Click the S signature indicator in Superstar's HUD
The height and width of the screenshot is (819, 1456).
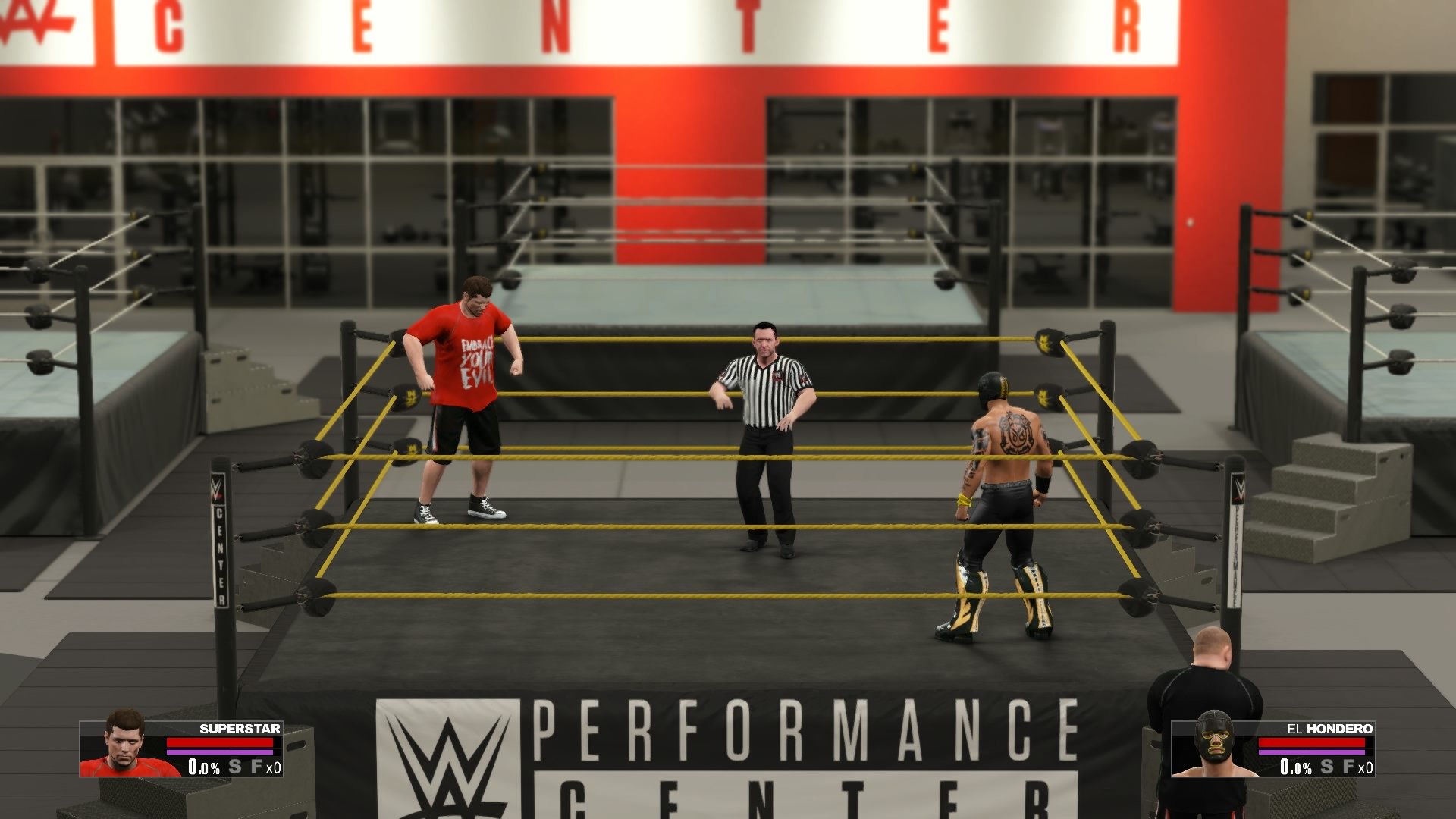coord(235,767)
